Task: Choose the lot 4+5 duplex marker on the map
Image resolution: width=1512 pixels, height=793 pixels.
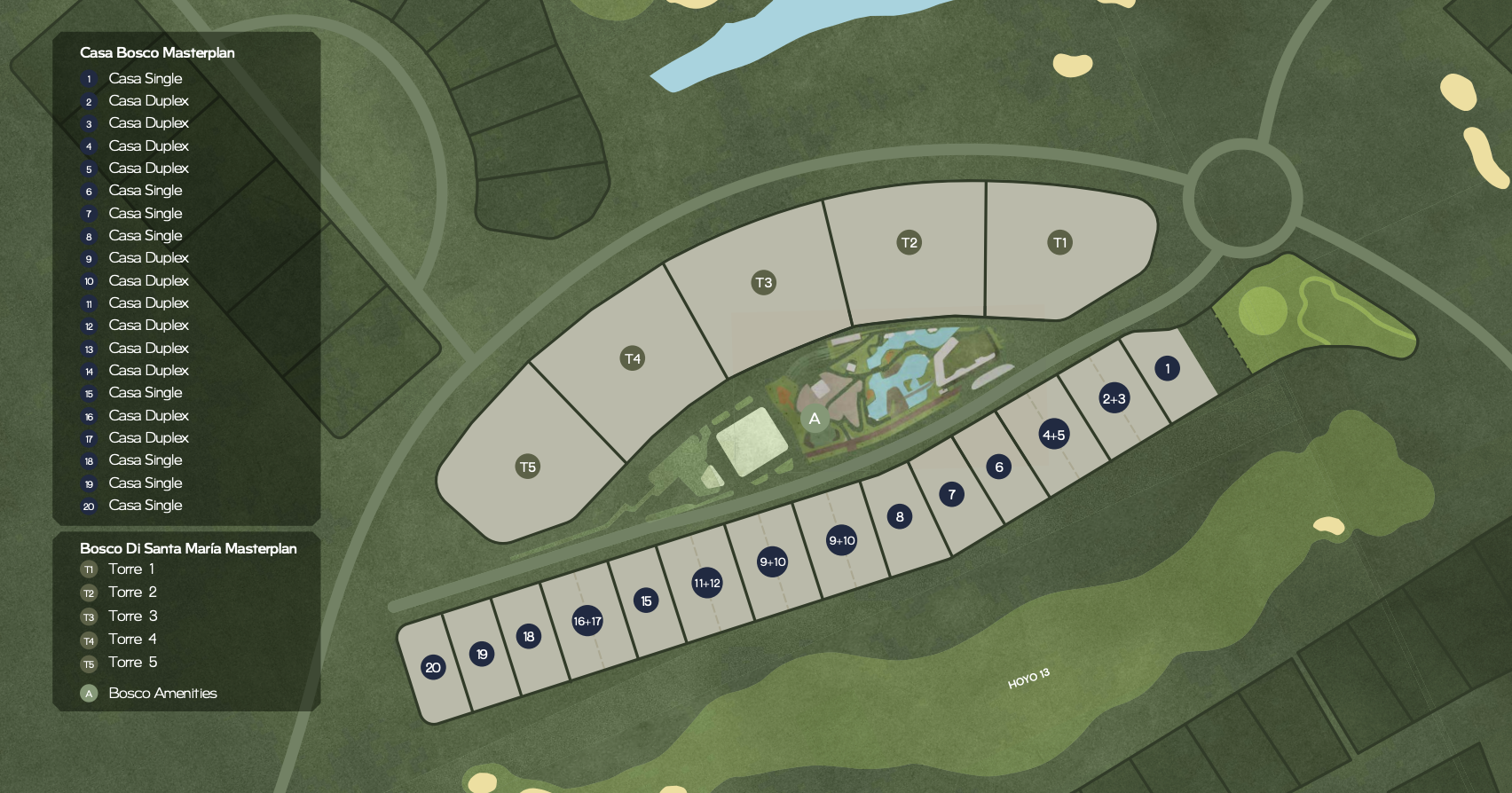Action: click(x=1053, y=435)
